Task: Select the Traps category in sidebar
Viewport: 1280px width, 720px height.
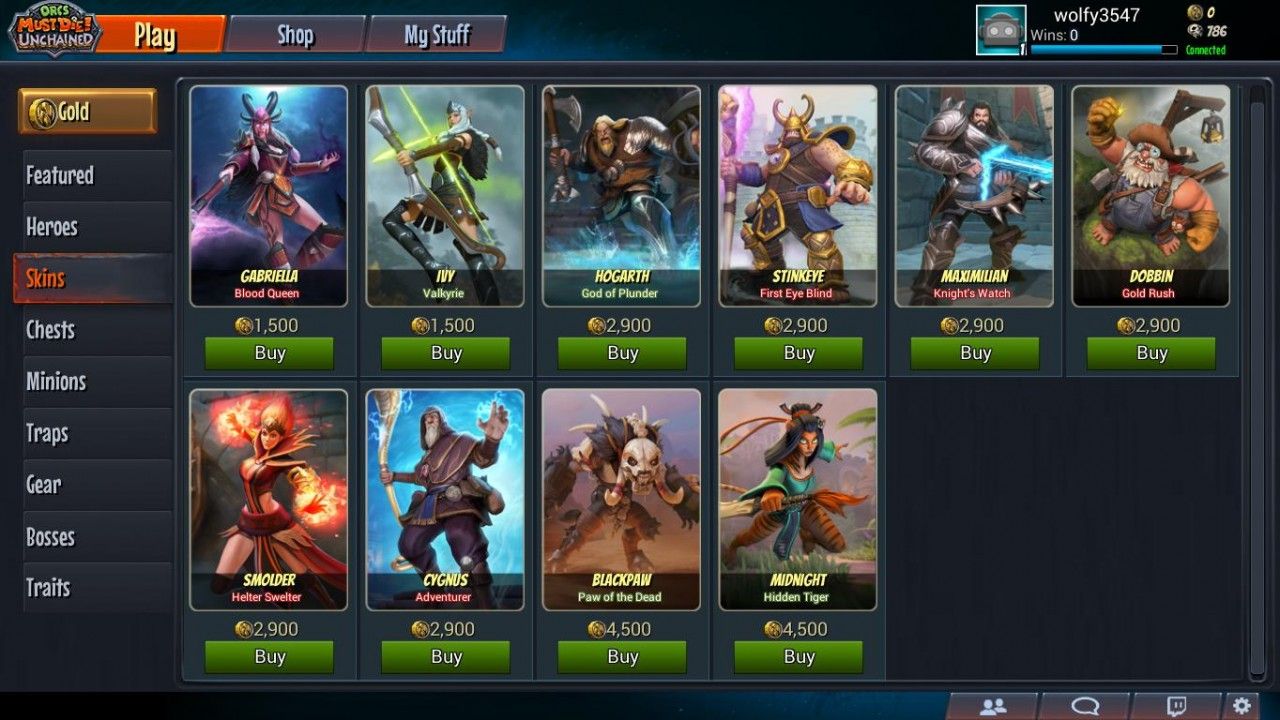Action: pyautogui.click(x=90, y=433)
